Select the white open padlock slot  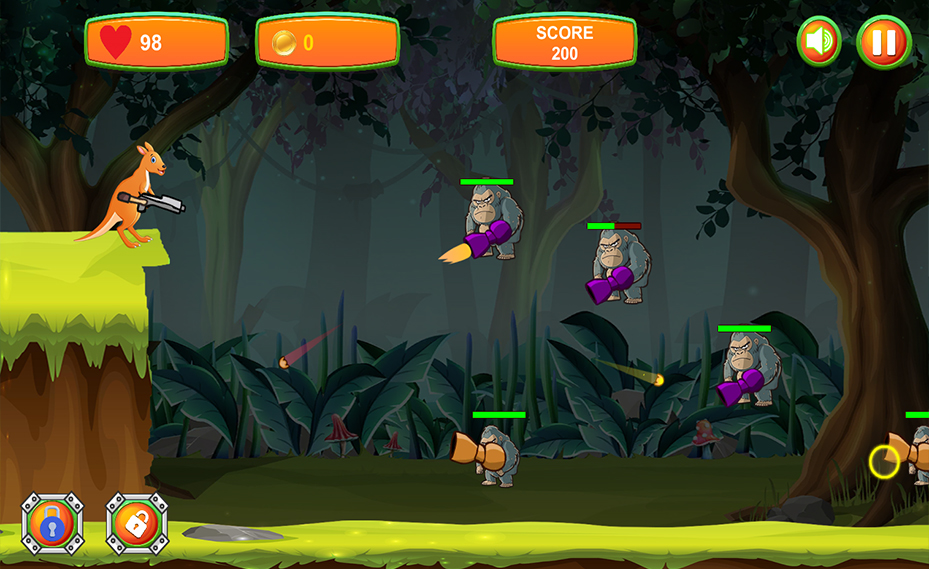point(137,523)
